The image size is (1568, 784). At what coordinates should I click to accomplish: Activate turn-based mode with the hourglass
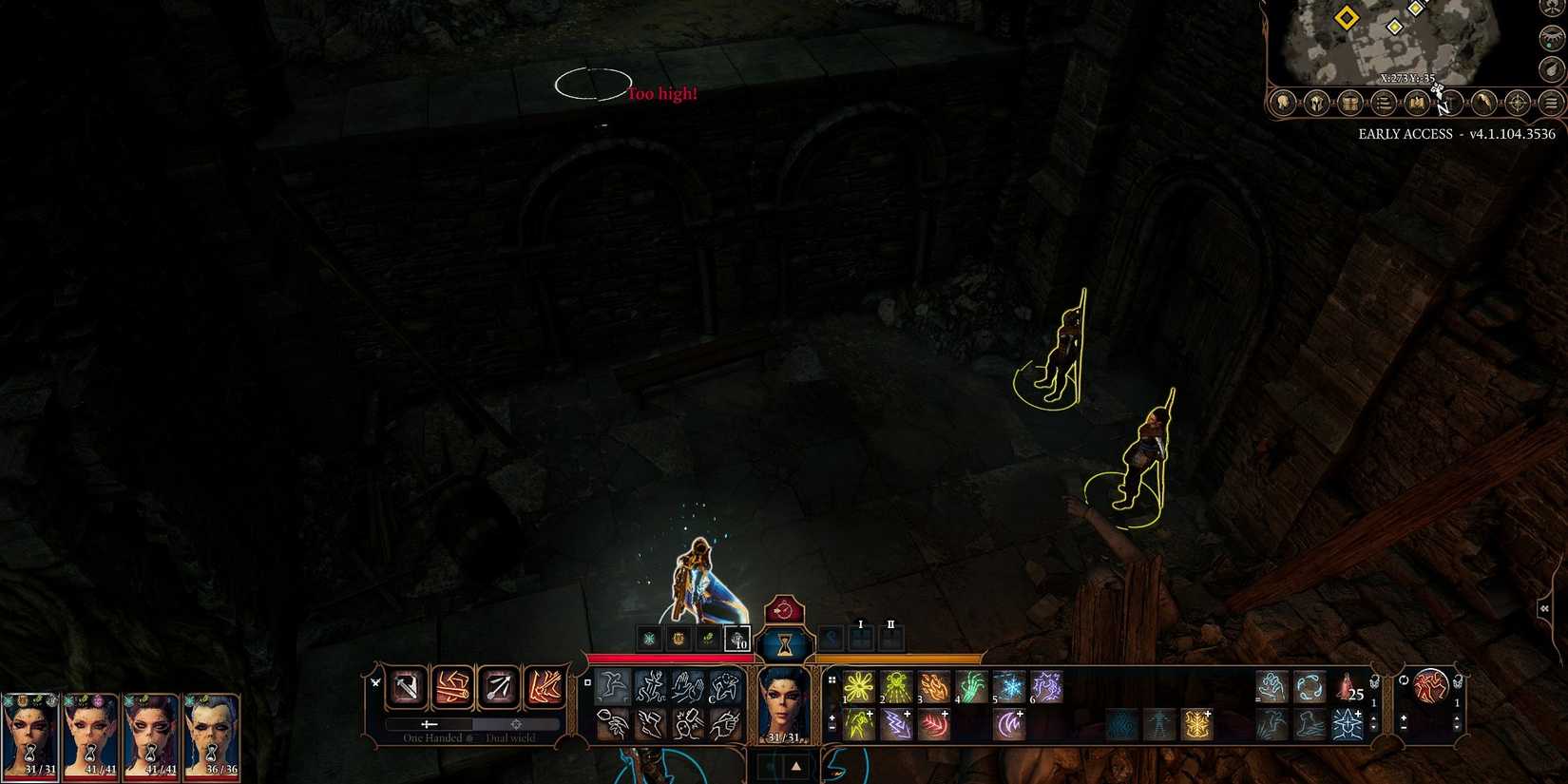784,644
